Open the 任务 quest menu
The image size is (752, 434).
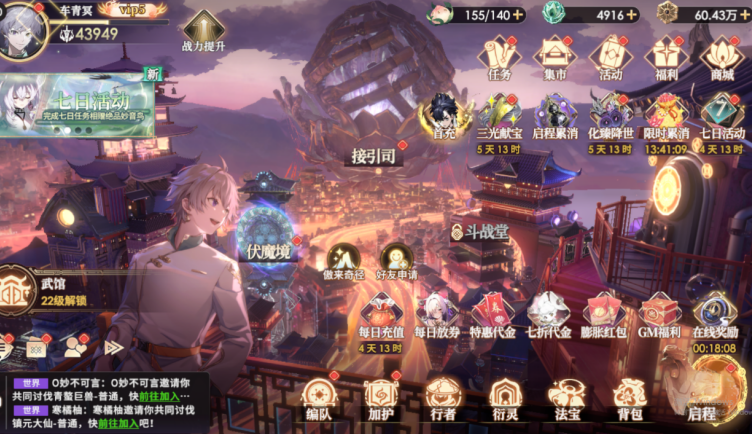[x=499, y=56]
